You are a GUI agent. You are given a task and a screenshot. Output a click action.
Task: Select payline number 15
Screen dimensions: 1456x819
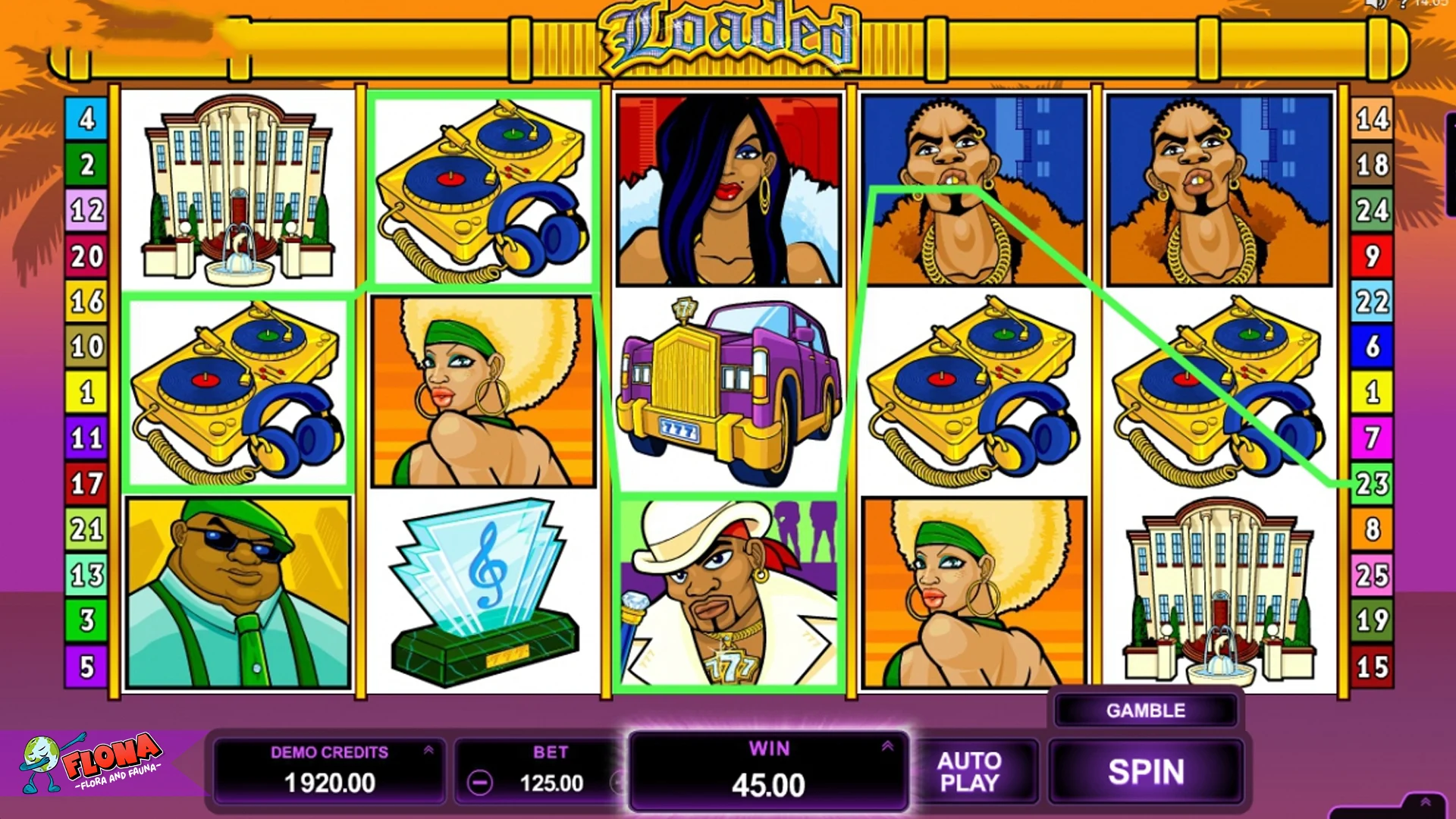pos(1372,667)
